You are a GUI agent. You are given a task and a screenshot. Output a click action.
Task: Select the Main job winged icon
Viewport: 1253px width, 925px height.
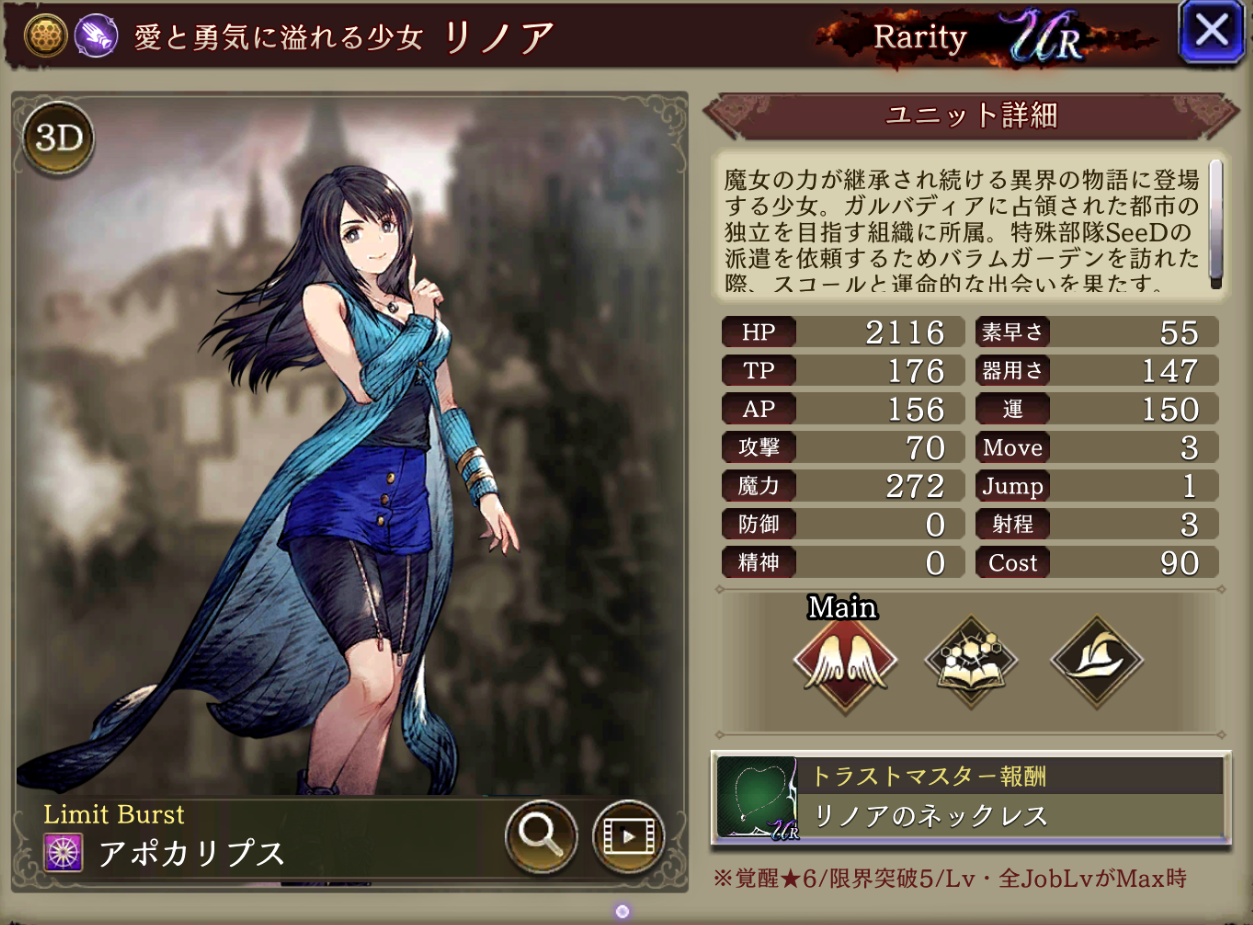coord(844,661)
